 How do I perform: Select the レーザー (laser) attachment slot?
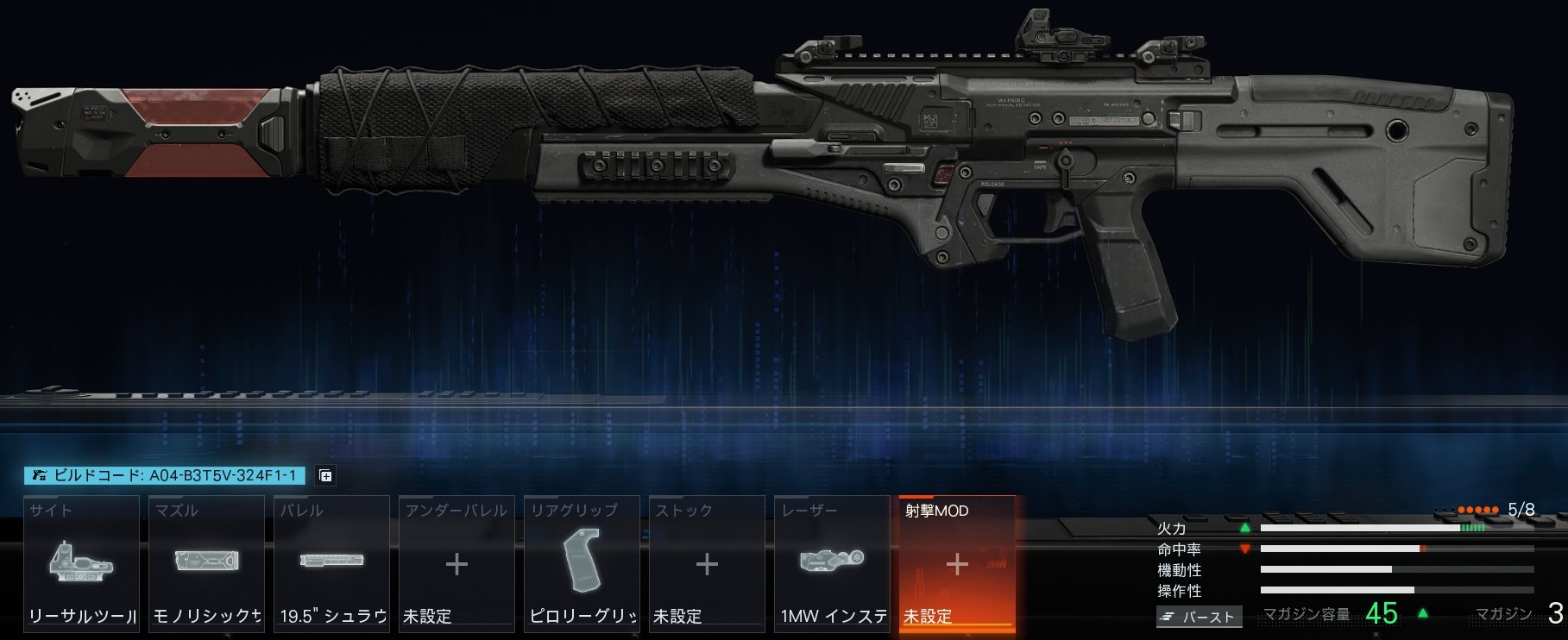tap(832, 564)
